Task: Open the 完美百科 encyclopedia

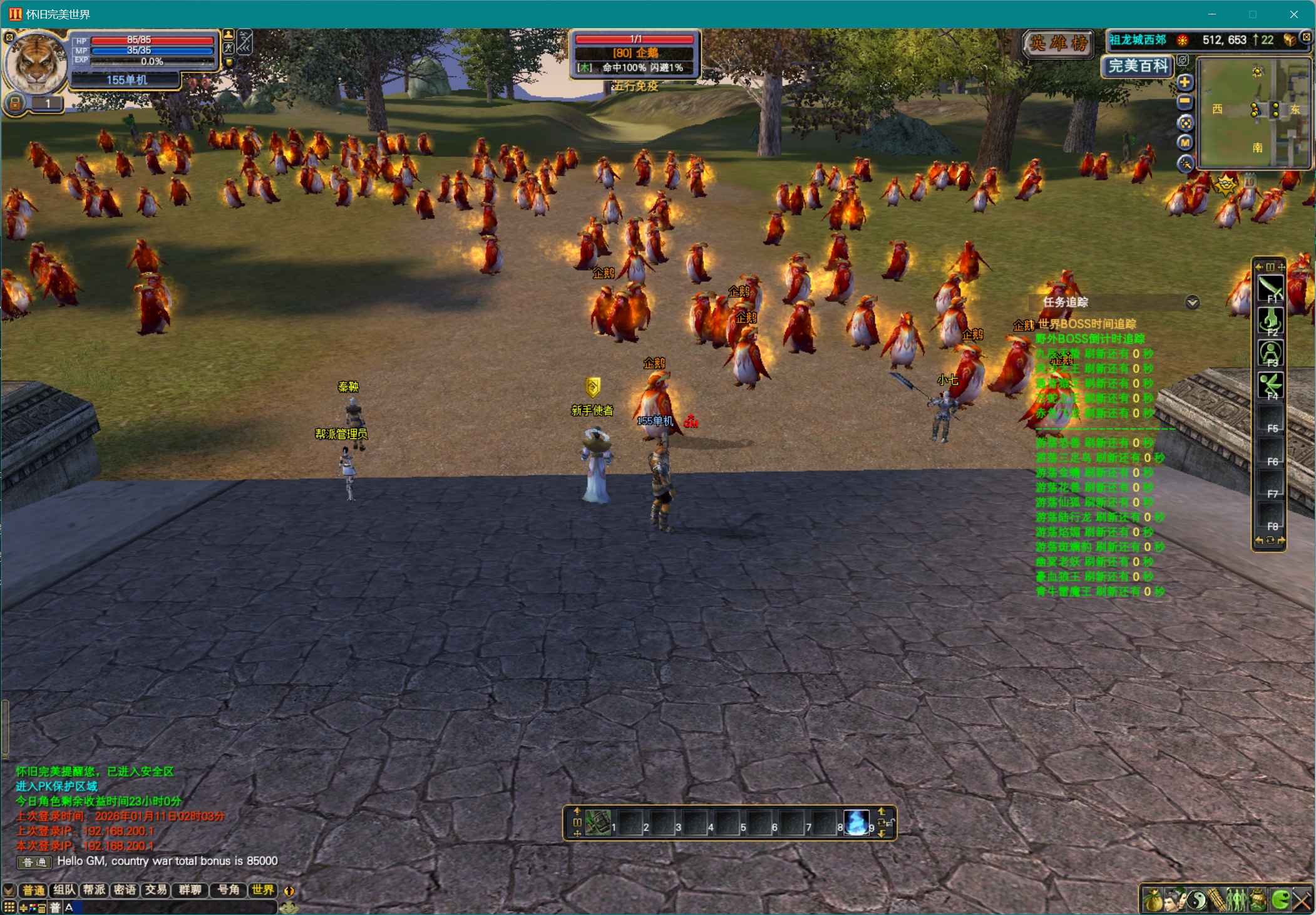Action: (1138, 66)
